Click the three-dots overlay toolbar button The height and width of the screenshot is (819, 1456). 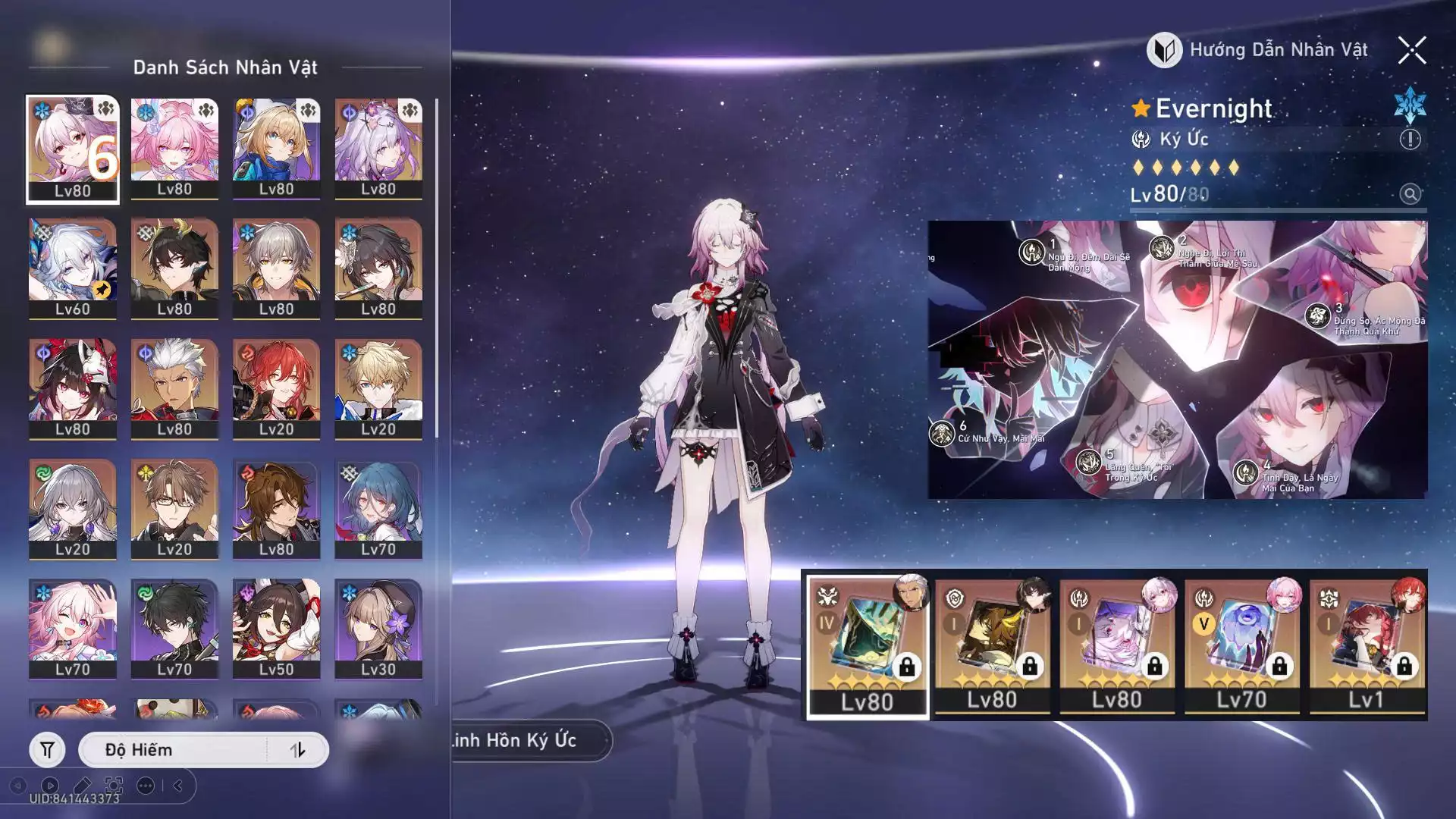pos(146,786)
